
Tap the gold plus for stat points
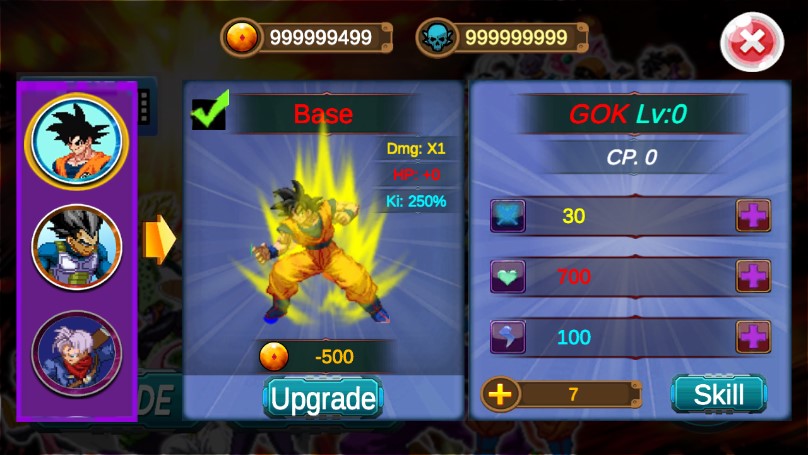tap(500, 394)
